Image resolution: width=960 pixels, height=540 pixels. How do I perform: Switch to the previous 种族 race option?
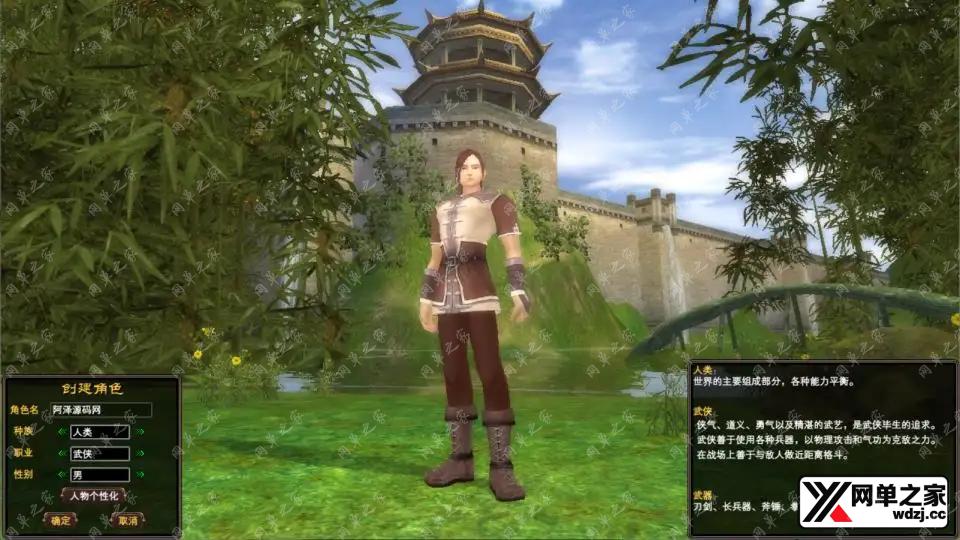pos(60,432)
